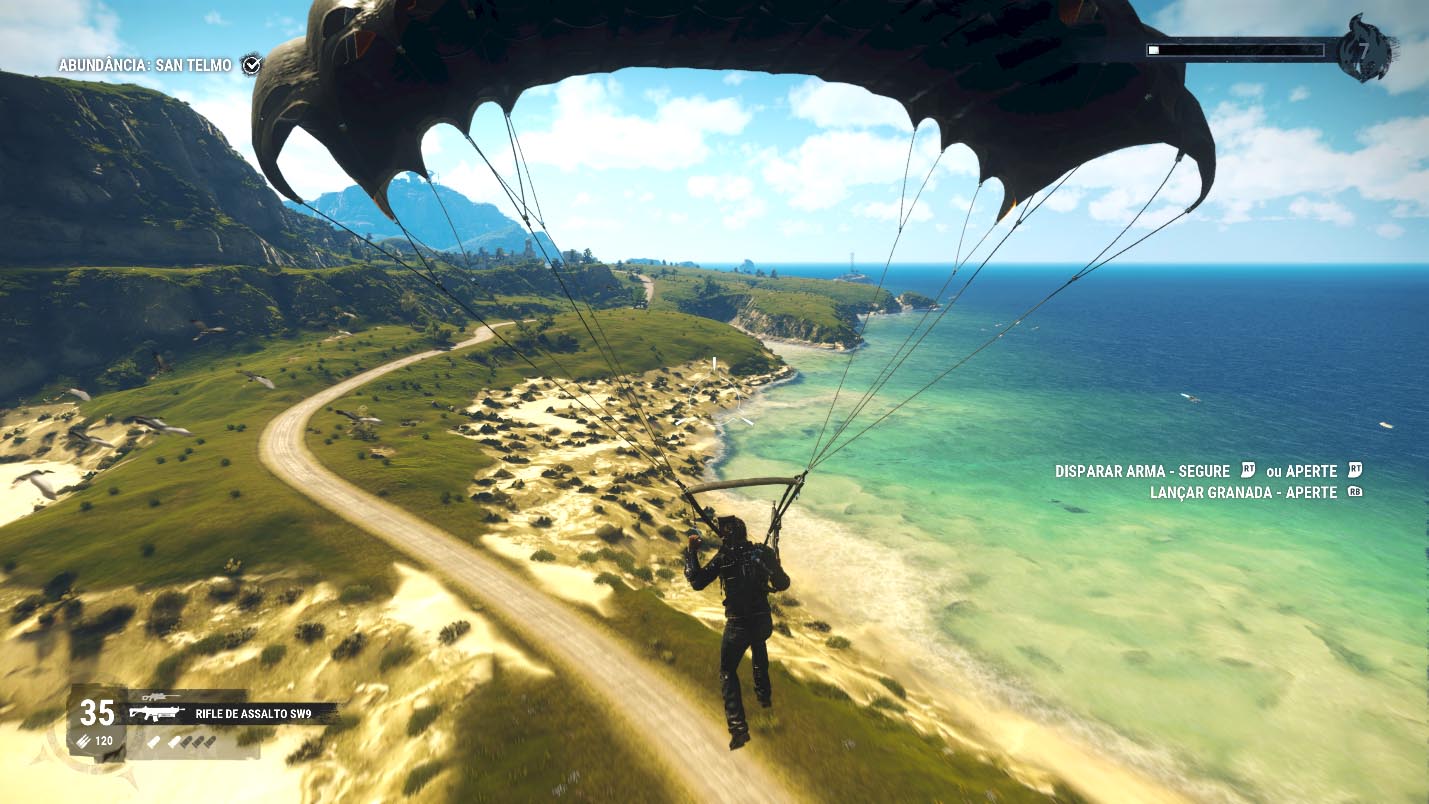Select the Rifle de Assalto SW9 weapon icon
Image resolution: width=1429 pixels, height=804 pixels.
157,714
